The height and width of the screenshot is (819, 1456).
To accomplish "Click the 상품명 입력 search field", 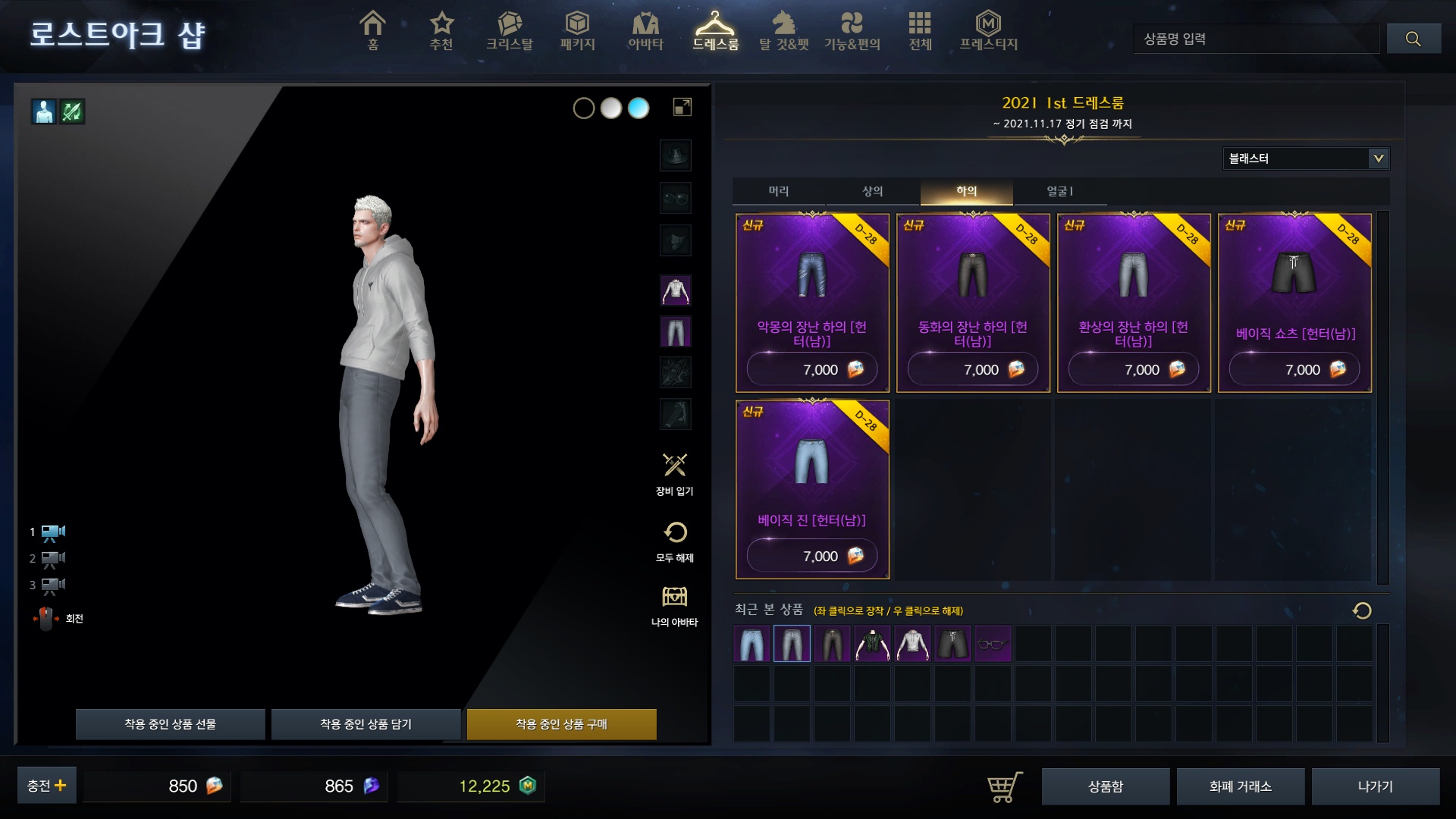I will click(x=1257, y=39).
